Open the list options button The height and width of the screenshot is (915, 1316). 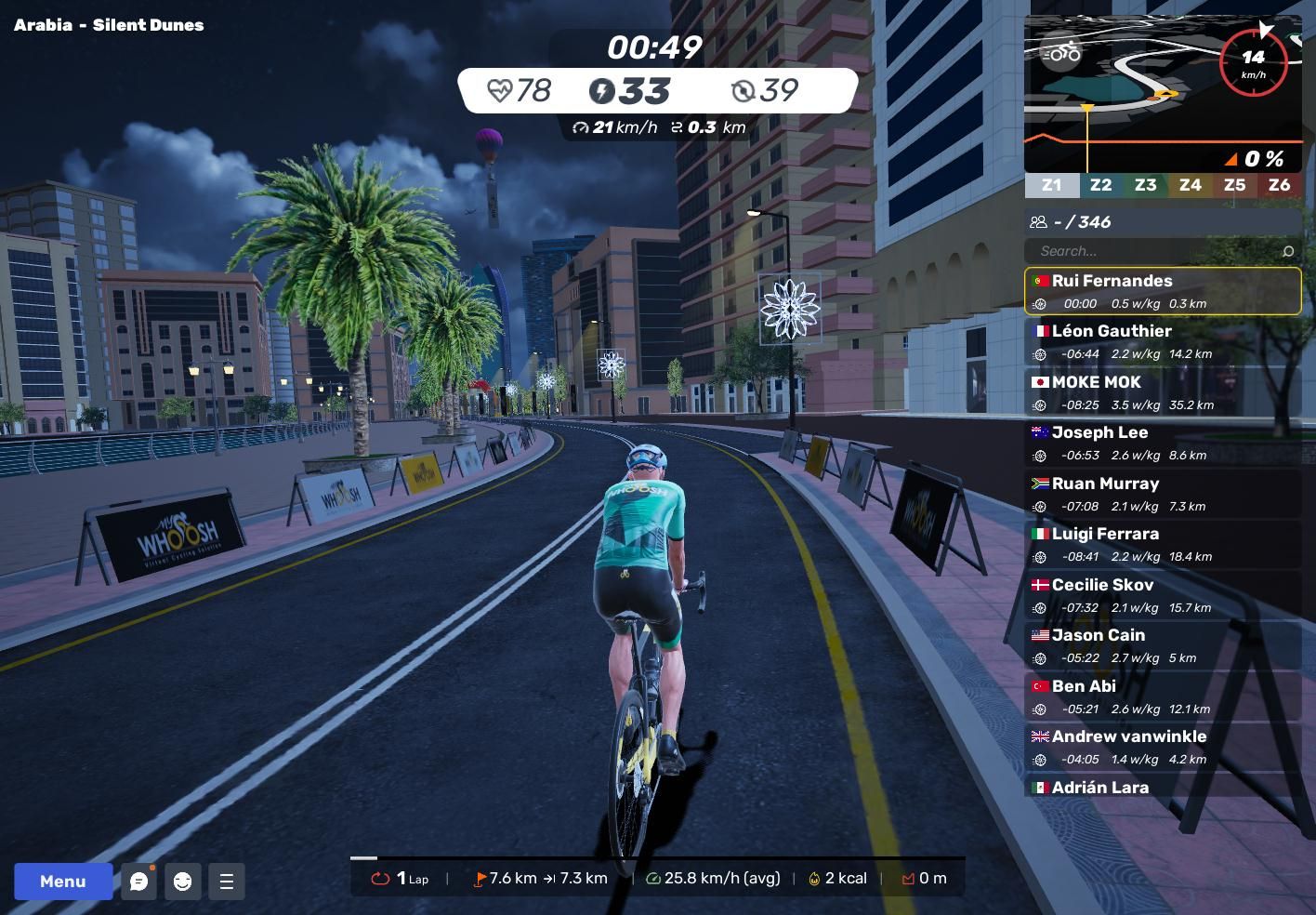(227, 882)
